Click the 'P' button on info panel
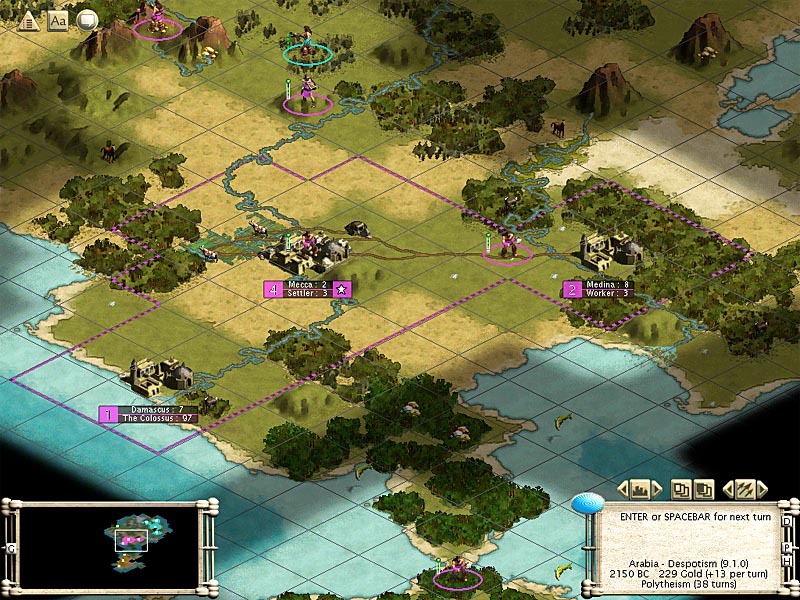The image size is (800, 600). tap(788, 547)
